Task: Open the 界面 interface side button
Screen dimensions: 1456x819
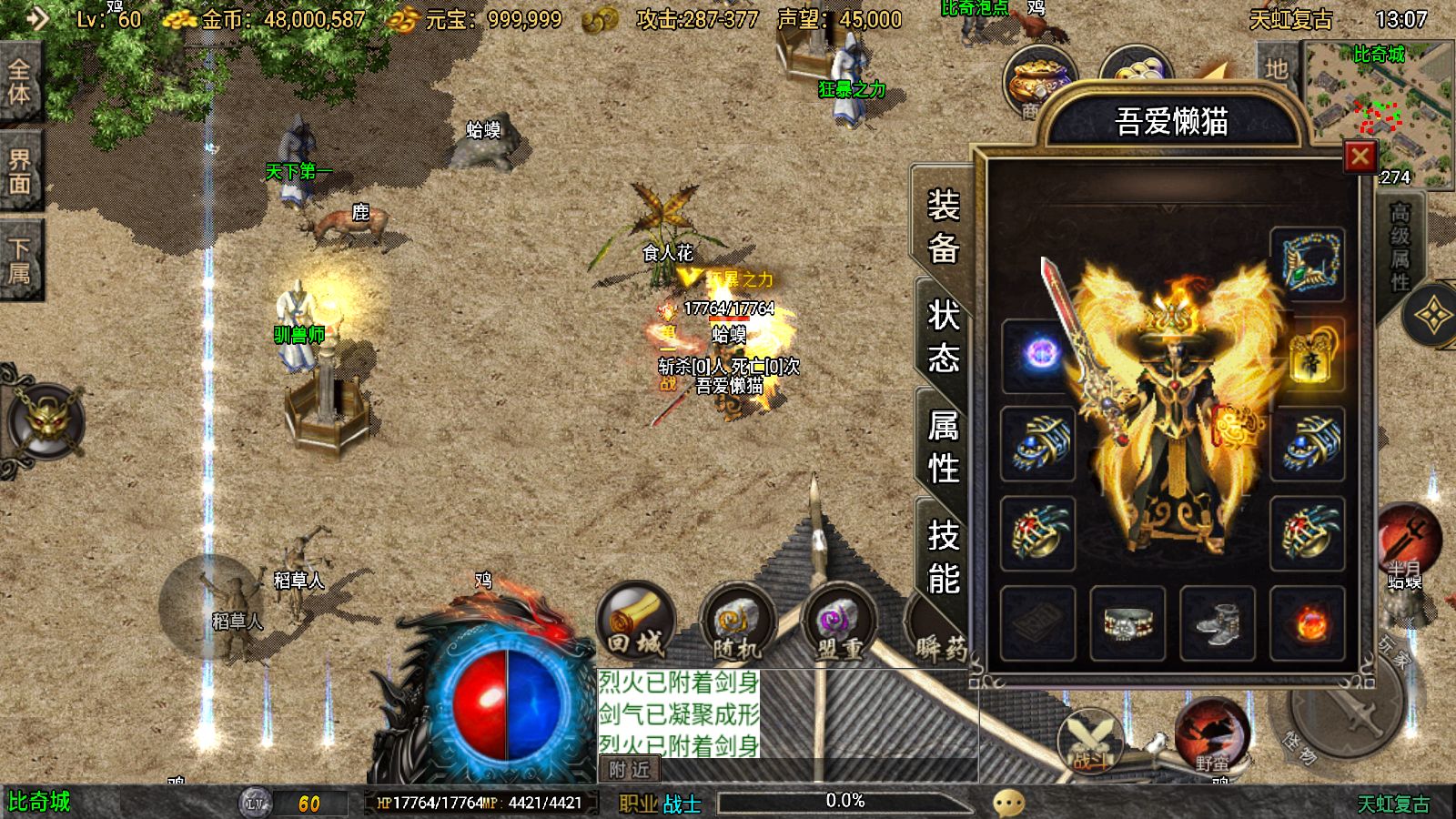Action: (x=20, y=171)
